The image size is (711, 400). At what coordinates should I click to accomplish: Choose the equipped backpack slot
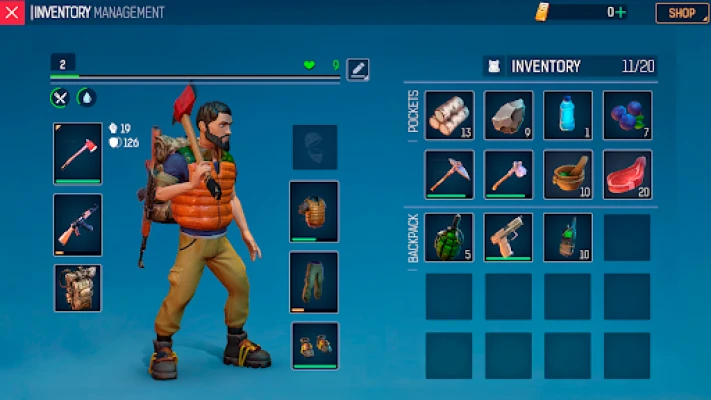[77, 287]
